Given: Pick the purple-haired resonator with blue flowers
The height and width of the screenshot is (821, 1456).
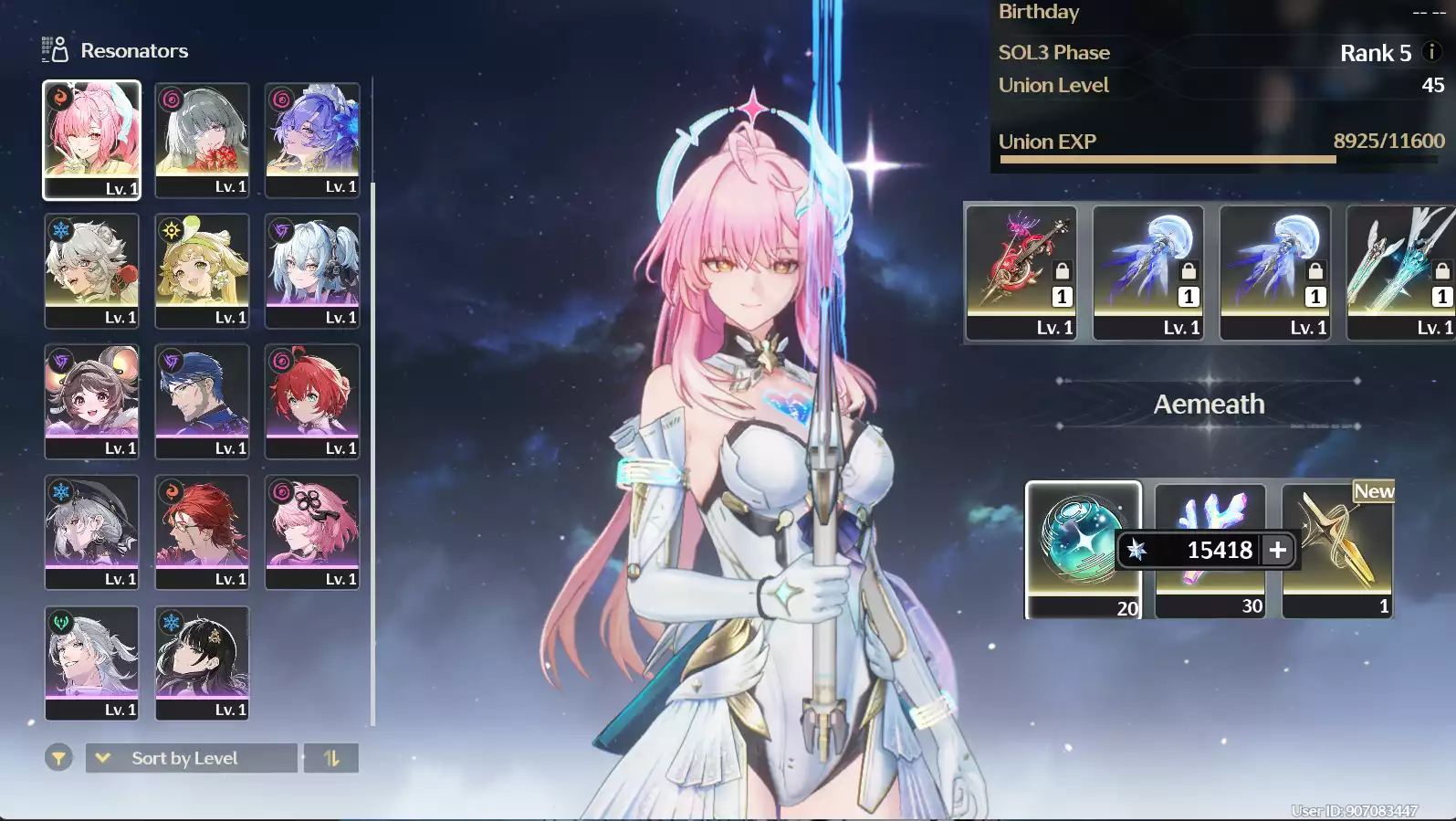Looking at the screenshot, I should point(312,139).
